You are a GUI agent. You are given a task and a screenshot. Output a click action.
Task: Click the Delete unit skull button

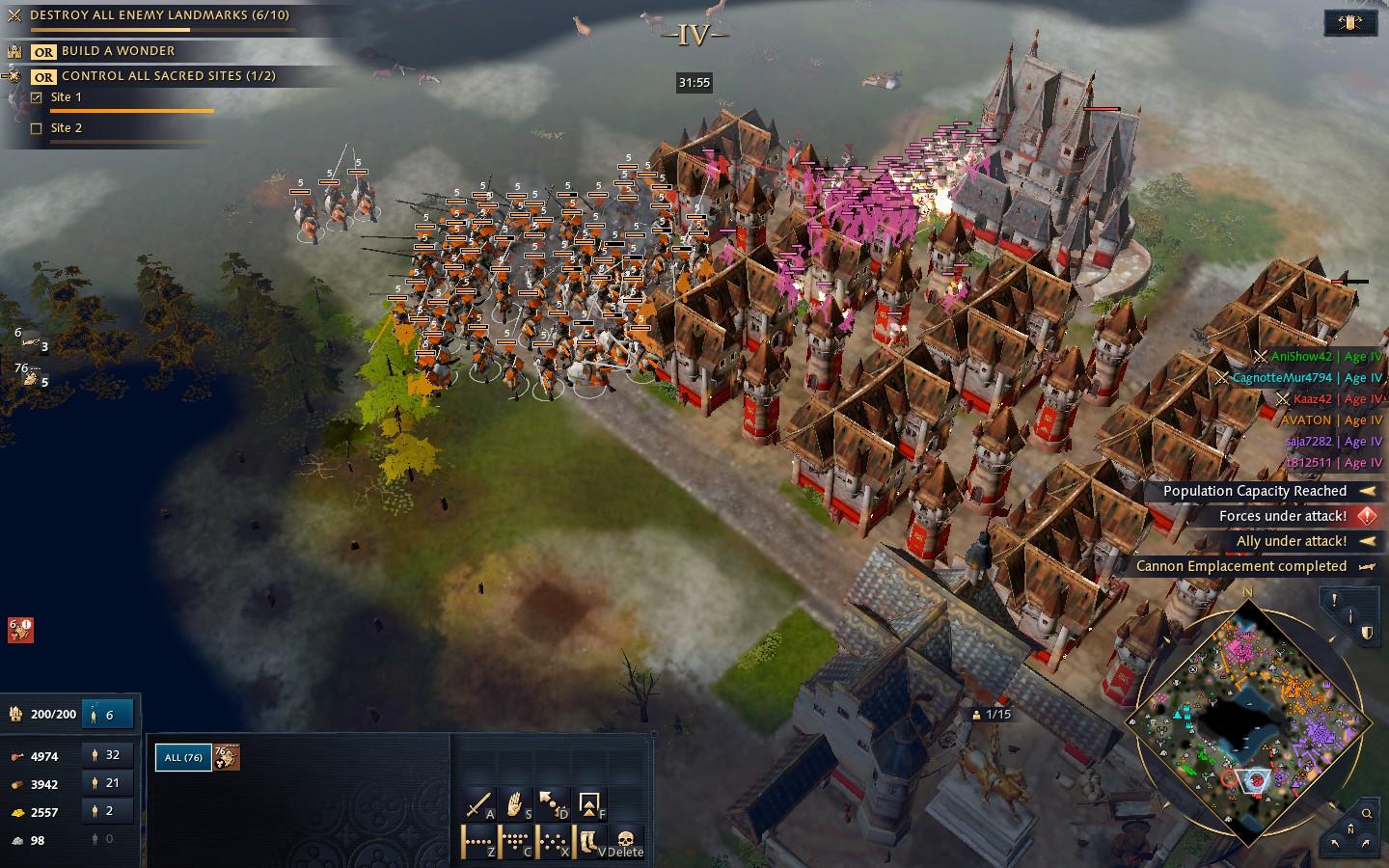(x=625, y=841)
